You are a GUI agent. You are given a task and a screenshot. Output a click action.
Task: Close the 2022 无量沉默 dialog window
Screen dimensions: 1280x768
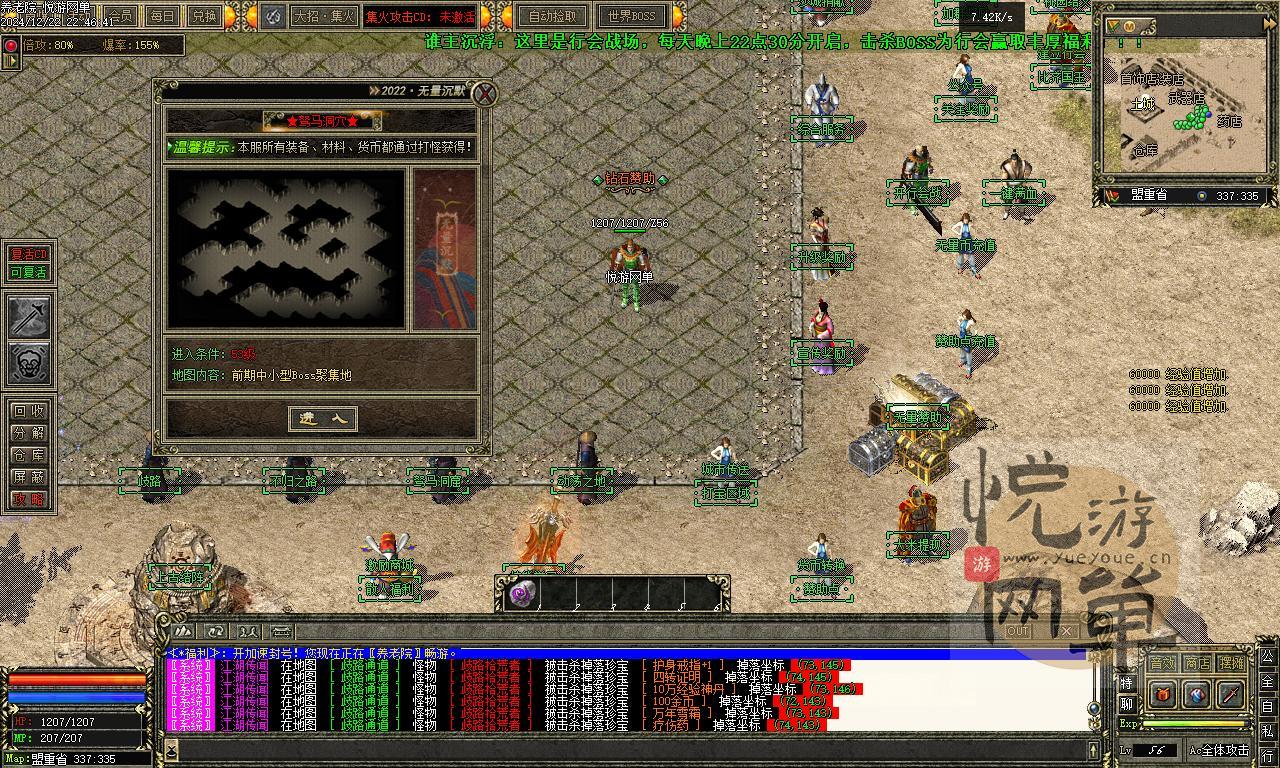484,94
